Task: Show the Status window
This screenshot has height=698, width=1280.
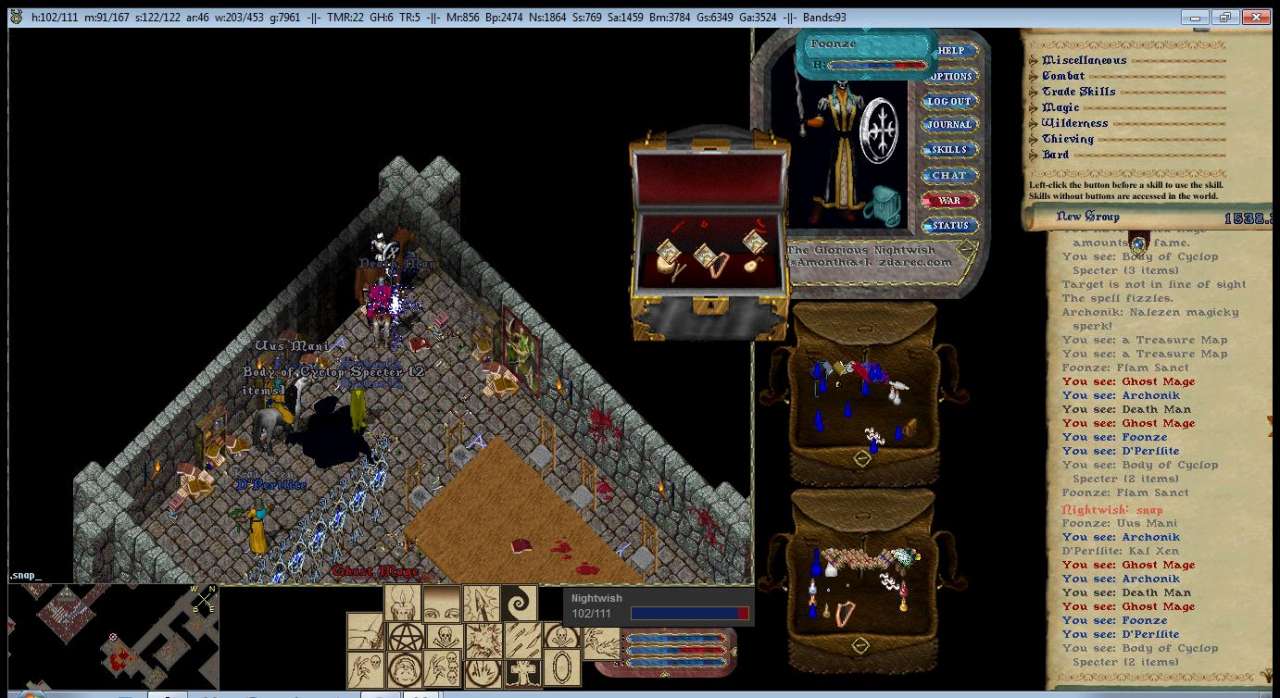Action: click(x=949, y=225)
